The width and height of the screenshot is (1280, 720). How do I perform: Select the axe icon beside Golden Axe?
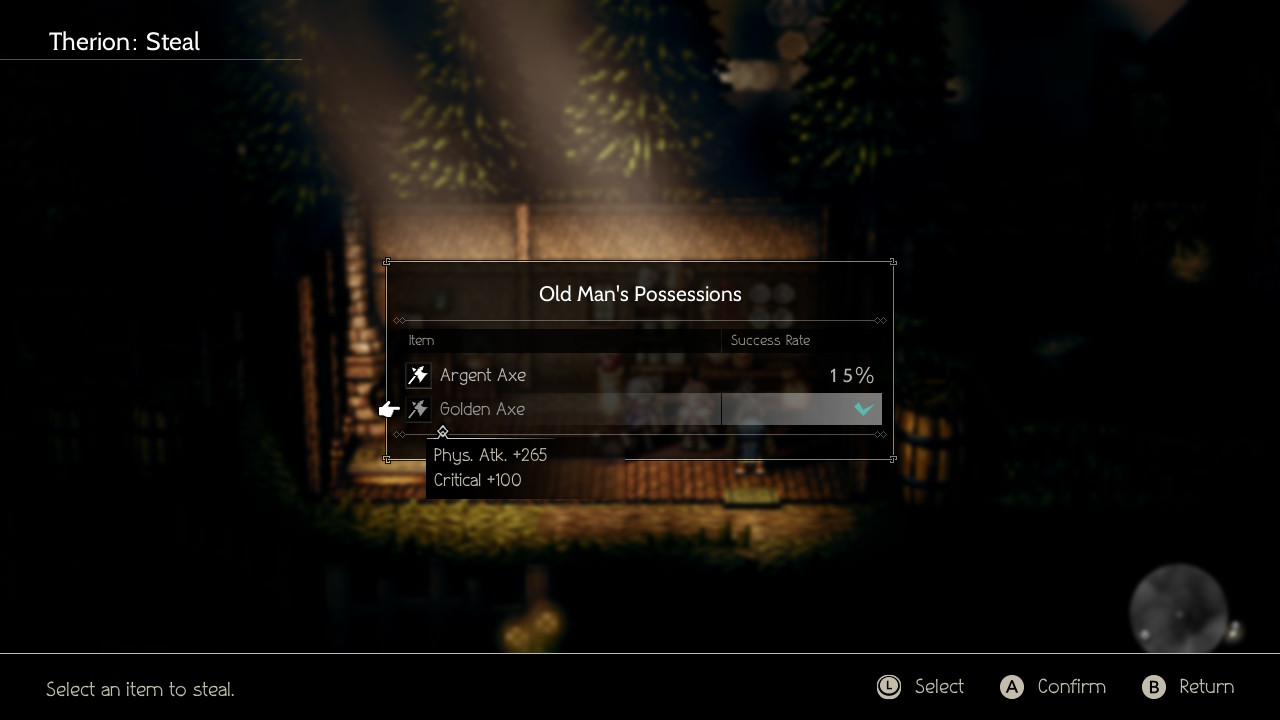tap(418, 408)
